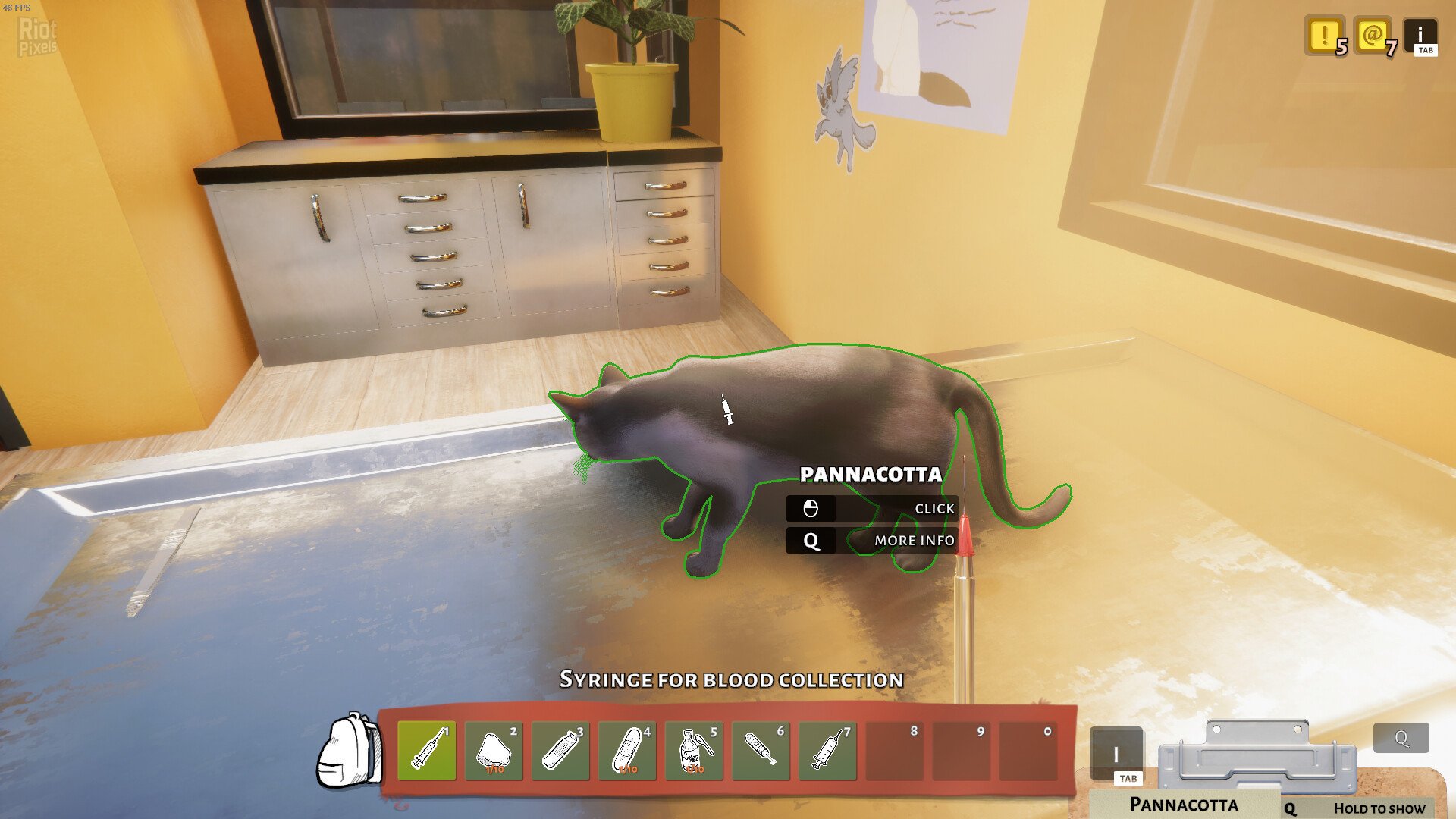Open the dark info 'i' panel icon
1456x819 pixels.
pyautogui.click(x=1420, y=36)
